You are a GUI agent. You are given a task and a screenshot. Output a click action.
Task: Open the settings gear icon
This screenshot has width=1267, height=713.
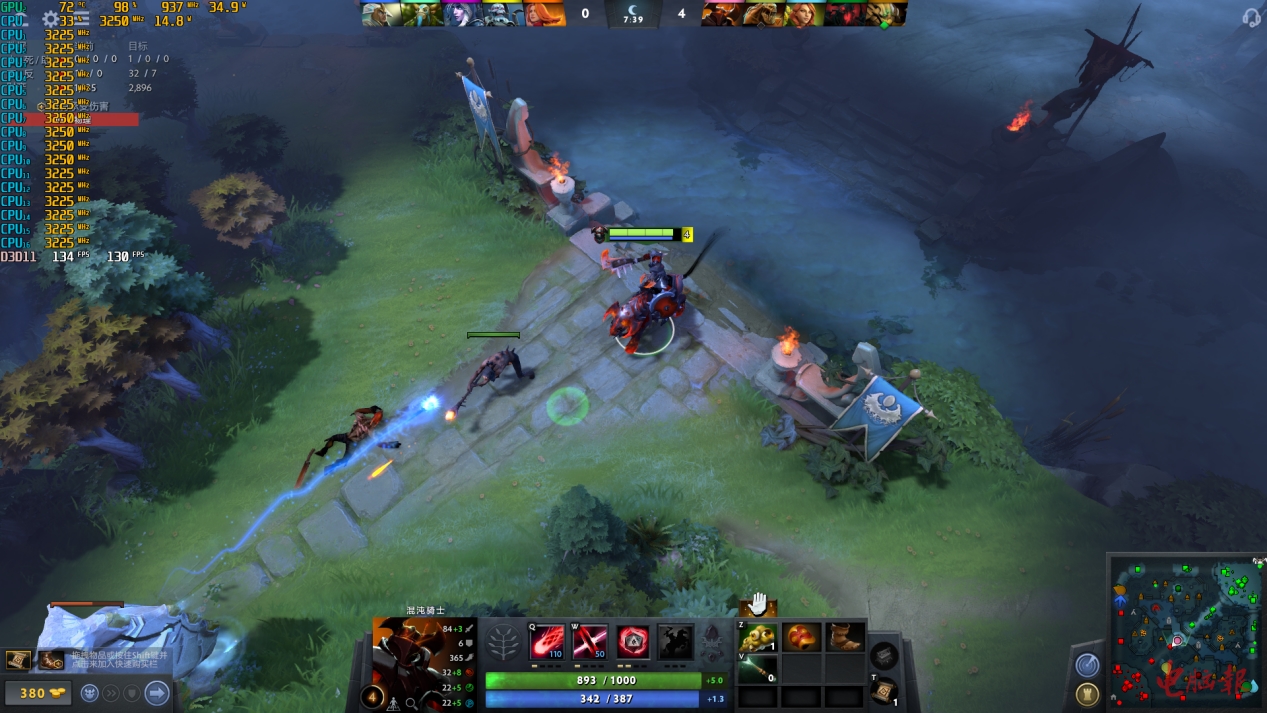click(50, 19)
